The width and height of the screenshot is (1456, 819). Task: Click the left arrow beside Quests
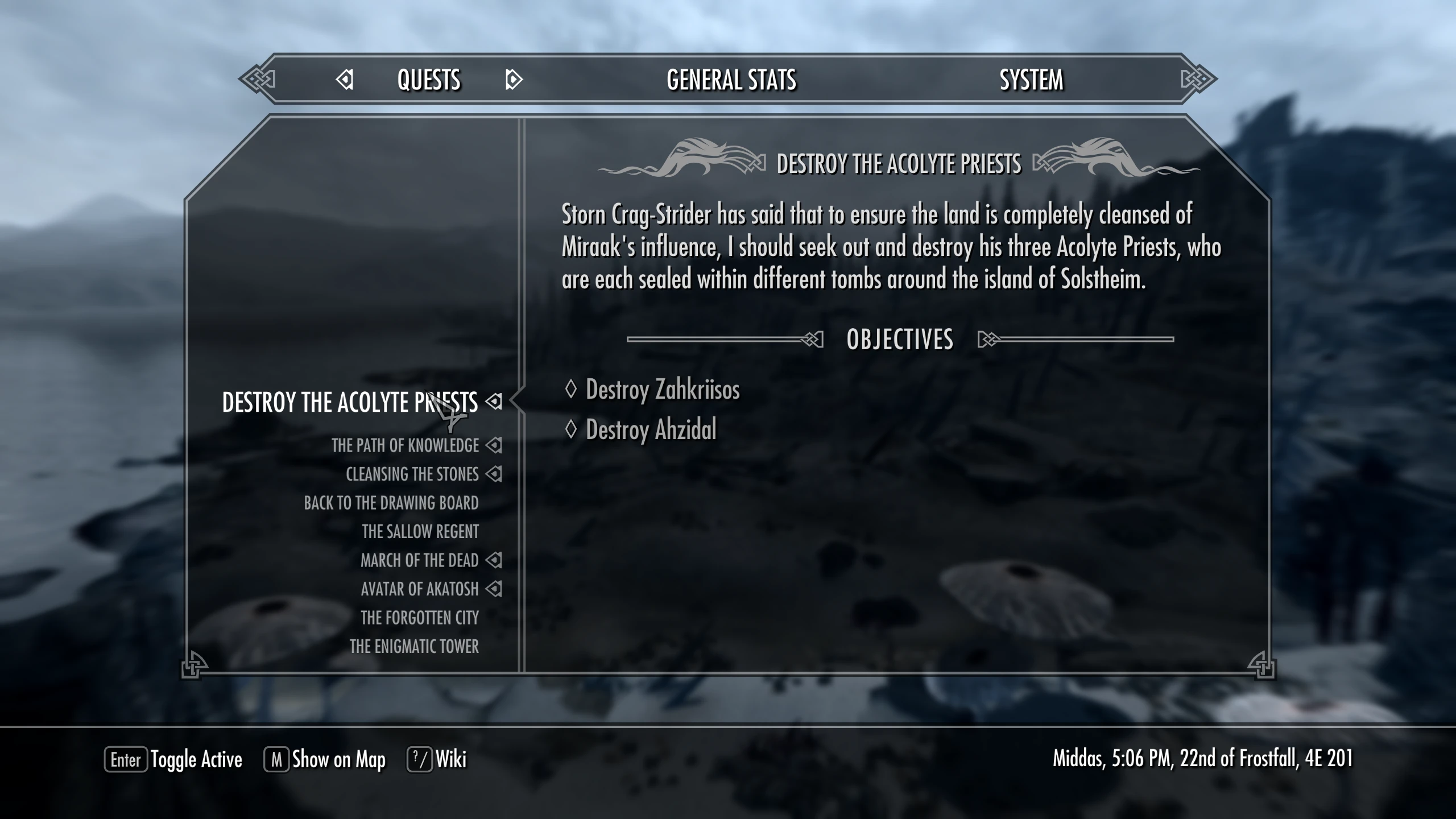[345, 80]
